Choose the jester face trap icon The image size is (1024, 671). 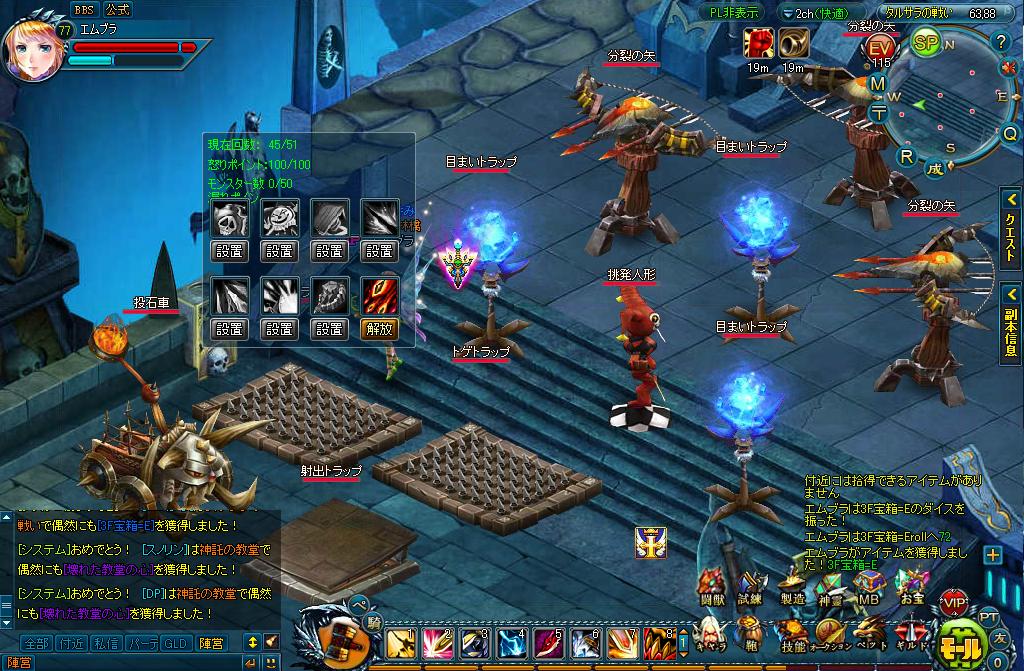coord(279,216)
